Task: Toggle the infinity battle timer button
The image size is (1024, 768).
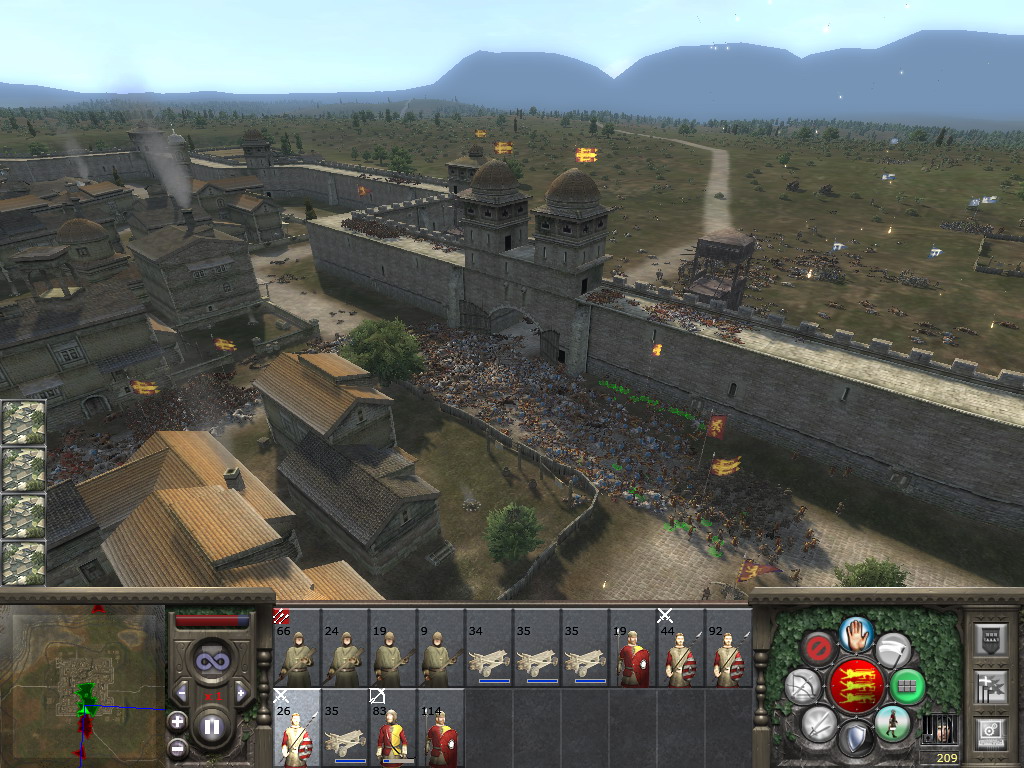Action: [x=211, y=662]
